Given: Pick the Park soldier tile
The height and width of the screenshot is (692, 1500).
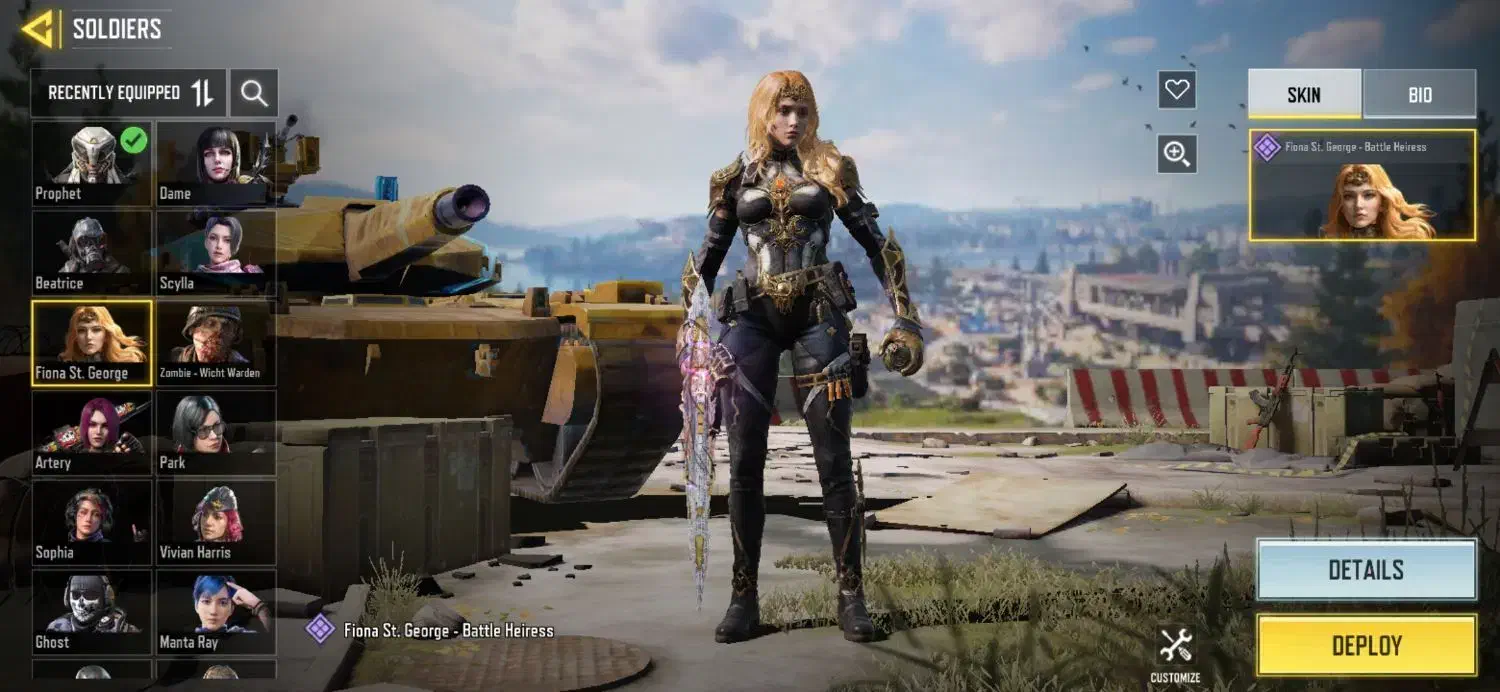Looking at the screenshot, I should coord(216,432).
